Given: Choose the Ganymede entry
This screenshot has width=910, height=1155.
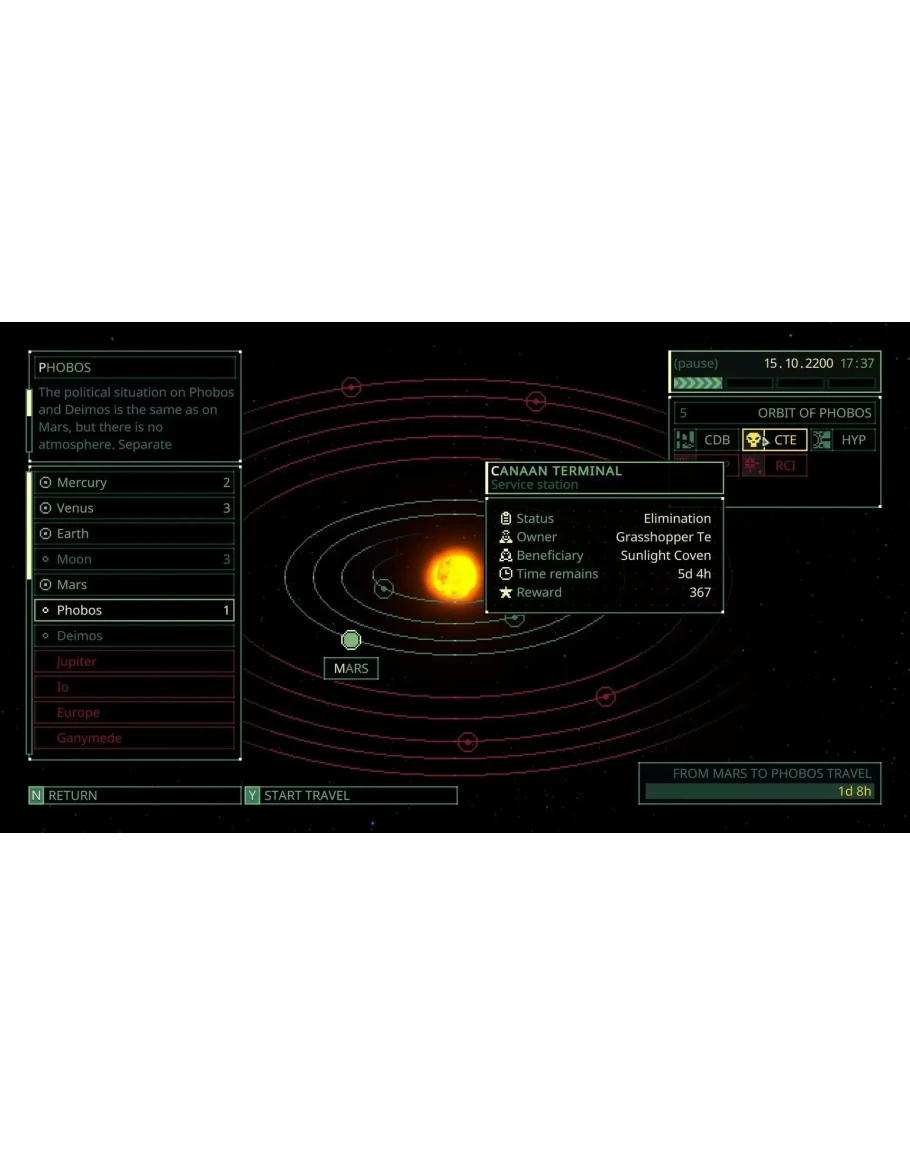Looking at the screenshot, I should (x=134, y=738).
